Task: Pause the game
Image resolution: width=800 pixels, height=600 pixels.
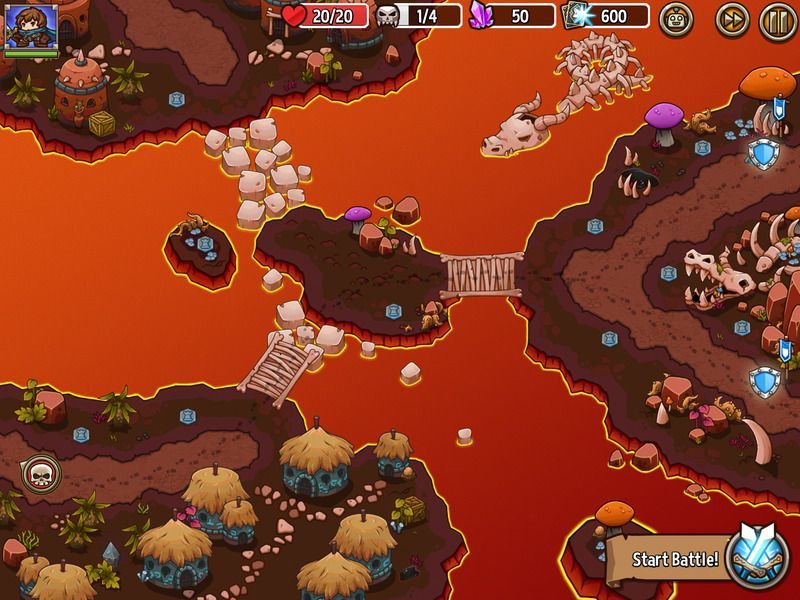Action: point(774,17)
